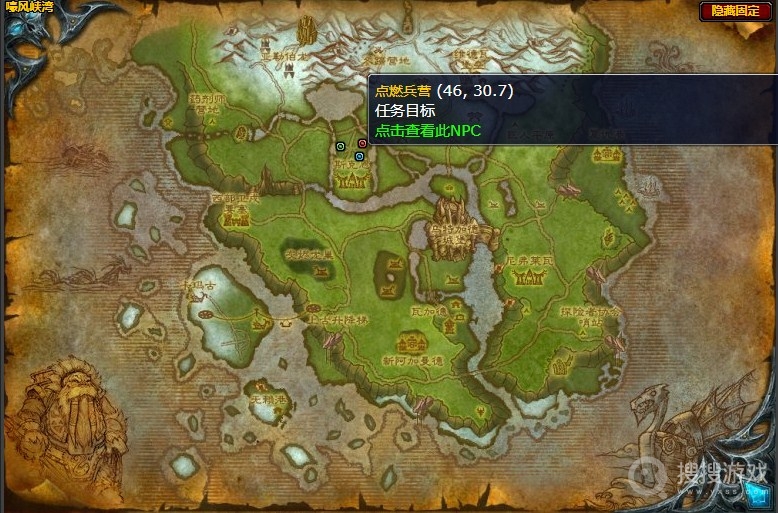Open the 点击查看此NPC link in tooltip
This screenshot has height=513, width=778.
pos(428,130)
